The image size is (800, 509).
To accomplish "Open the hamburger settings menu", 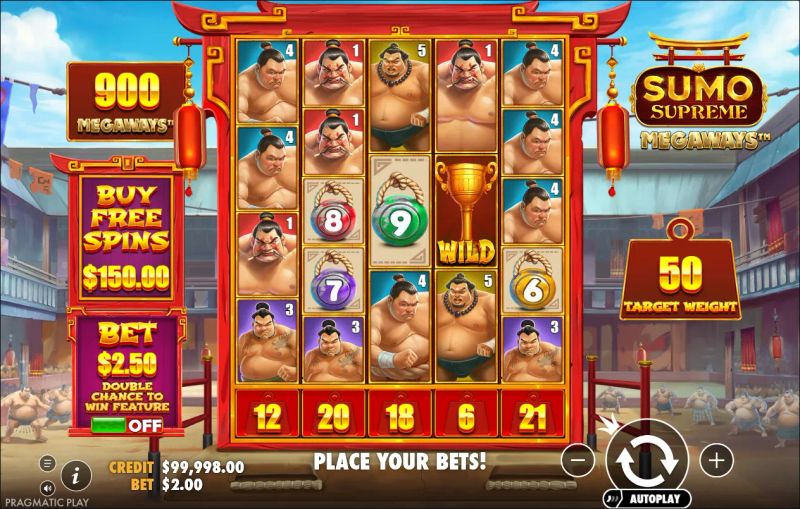I will tap(47, 463).
